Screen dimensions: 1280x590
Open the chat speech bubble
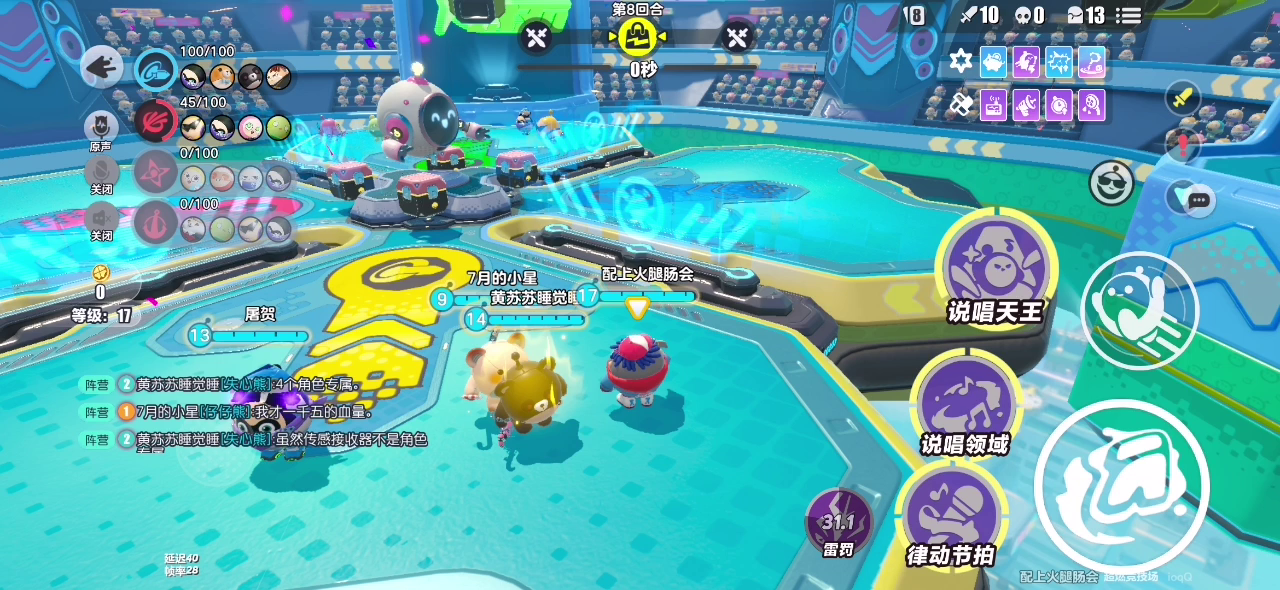(x=1199, y=200)
